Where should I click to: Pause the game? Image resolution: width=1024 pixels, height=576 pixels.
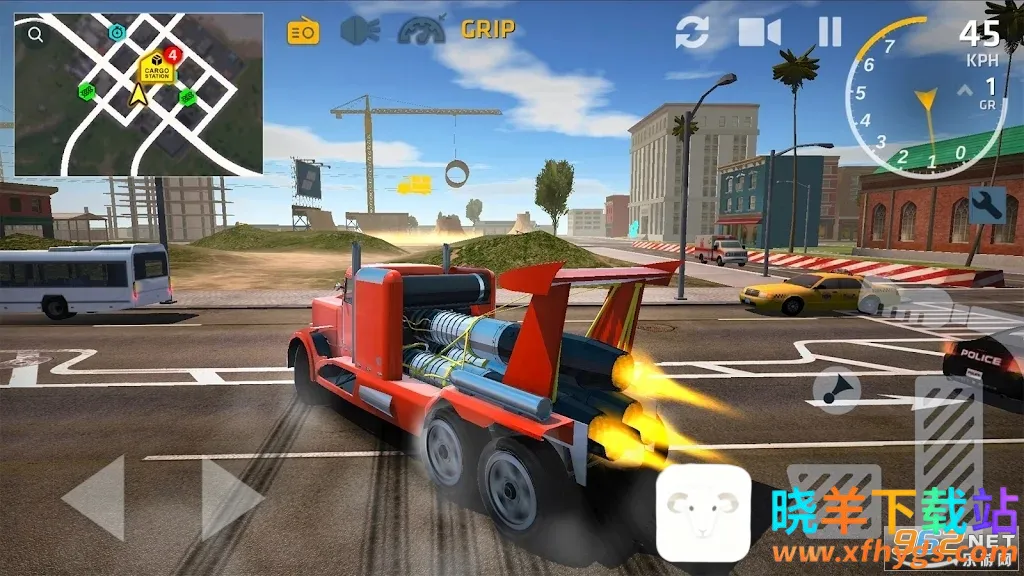(830, 32)
